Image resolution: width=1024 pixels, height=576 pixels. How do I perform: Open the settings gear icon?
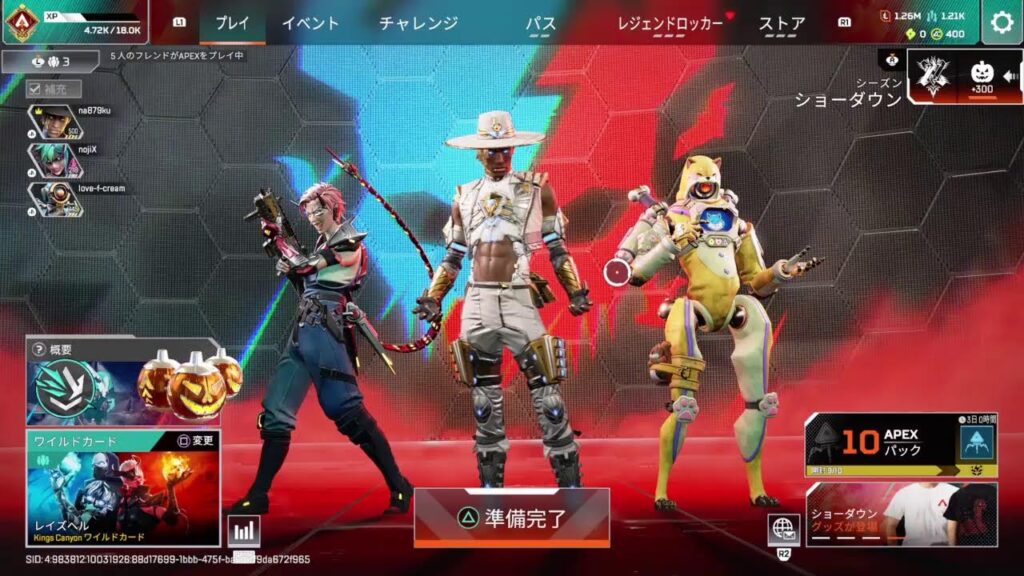click(x=1001, y=22)
